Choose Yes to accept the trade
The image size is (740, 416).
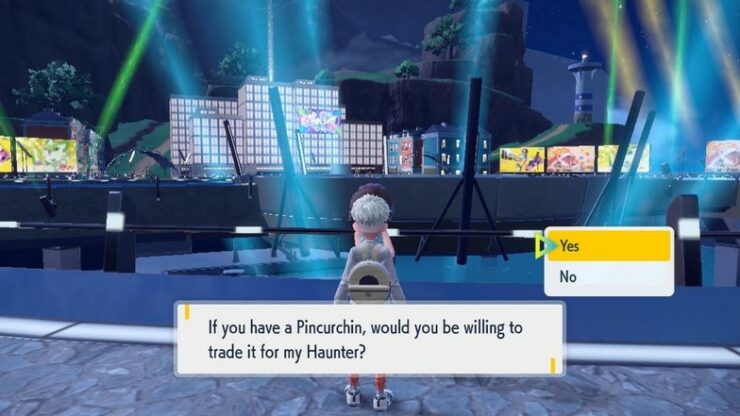click(x=607, y=245)
